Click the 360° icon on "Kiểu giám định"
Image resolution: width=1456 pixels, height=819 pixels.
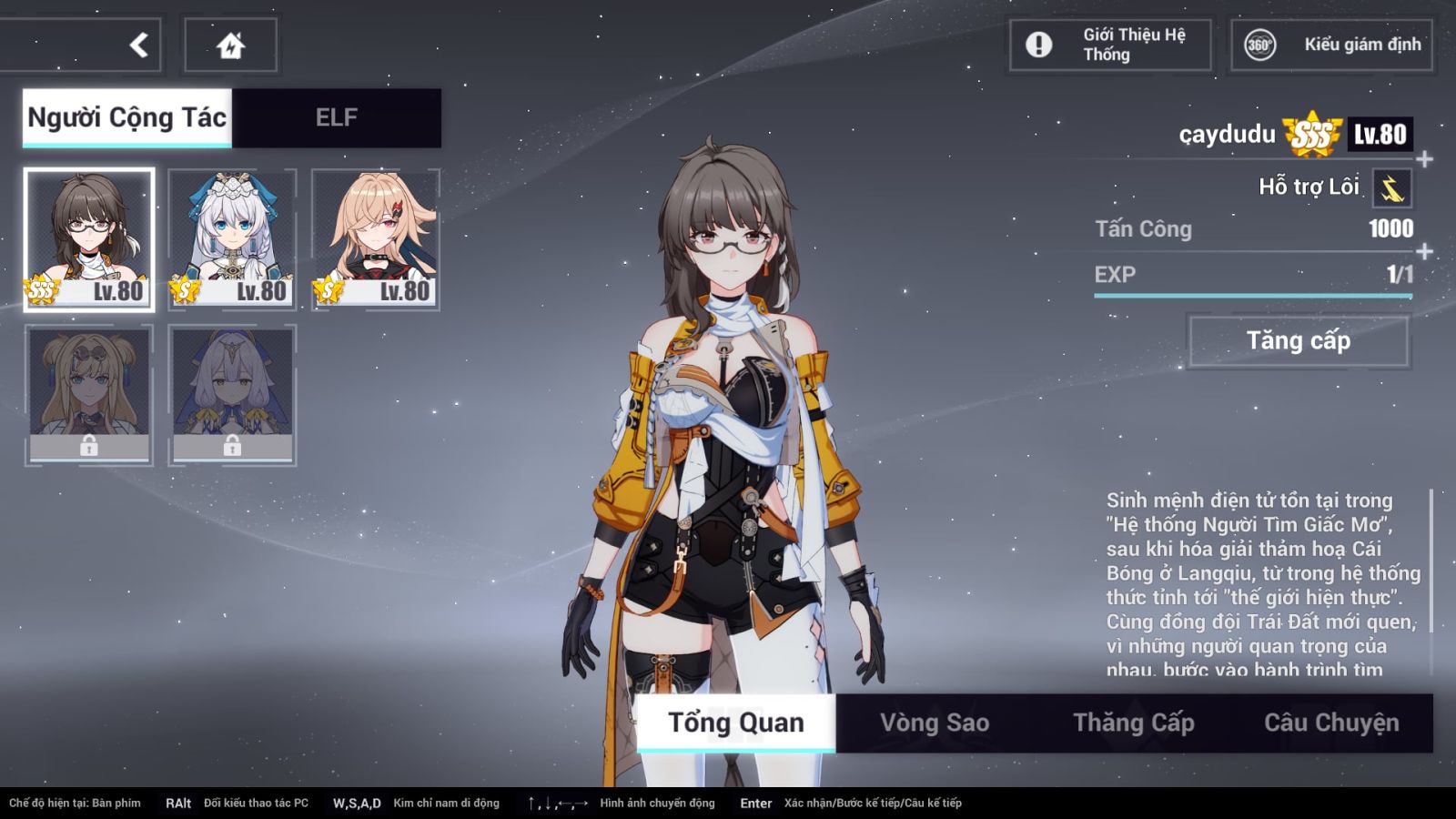(1259, 44)
